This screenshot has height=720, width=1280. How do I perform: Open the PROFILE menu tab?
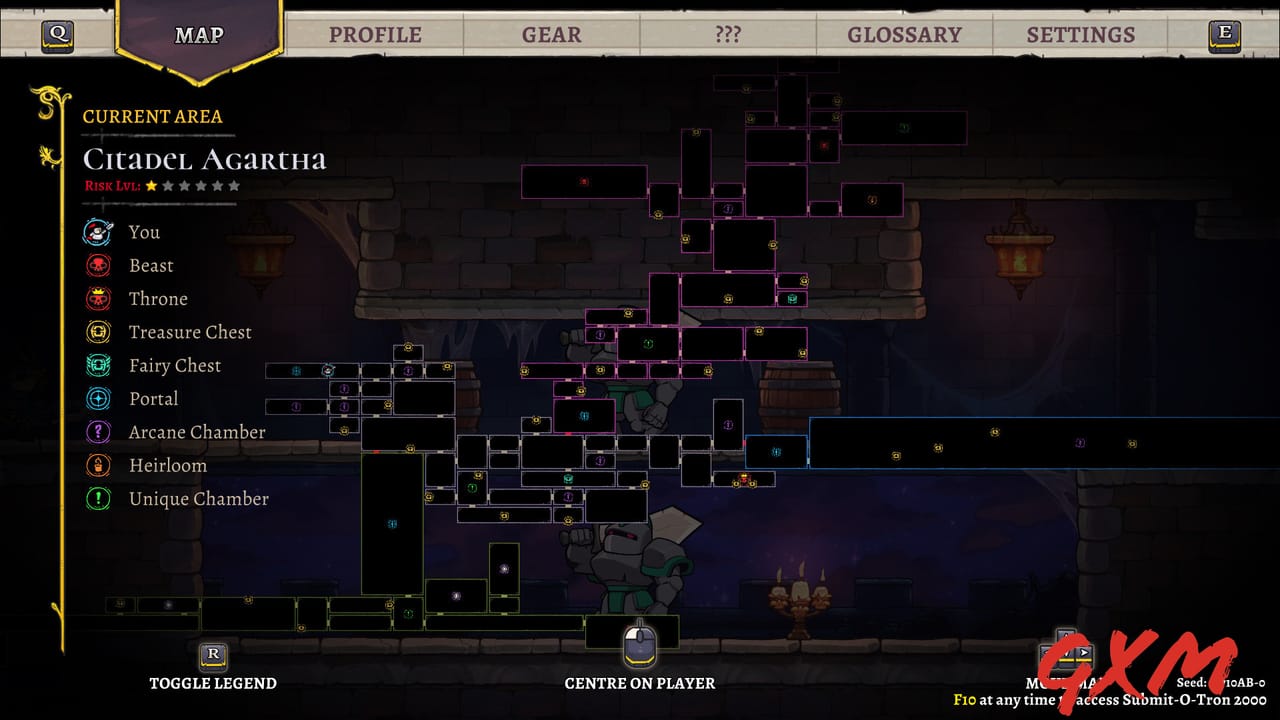[x=376, y=33]
